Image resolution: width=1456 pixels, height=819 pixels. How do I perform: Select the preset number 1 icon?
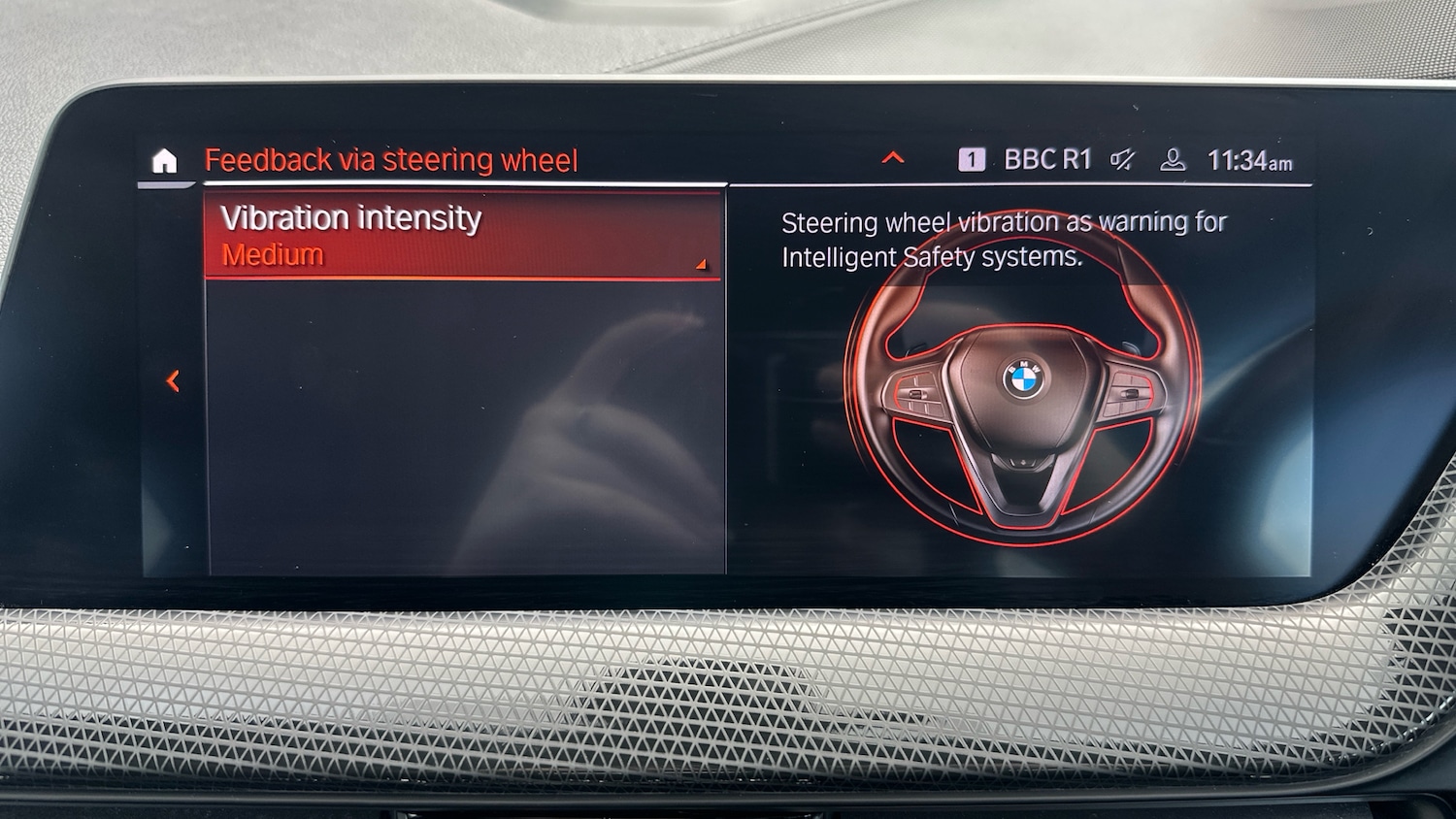(973, 158)
